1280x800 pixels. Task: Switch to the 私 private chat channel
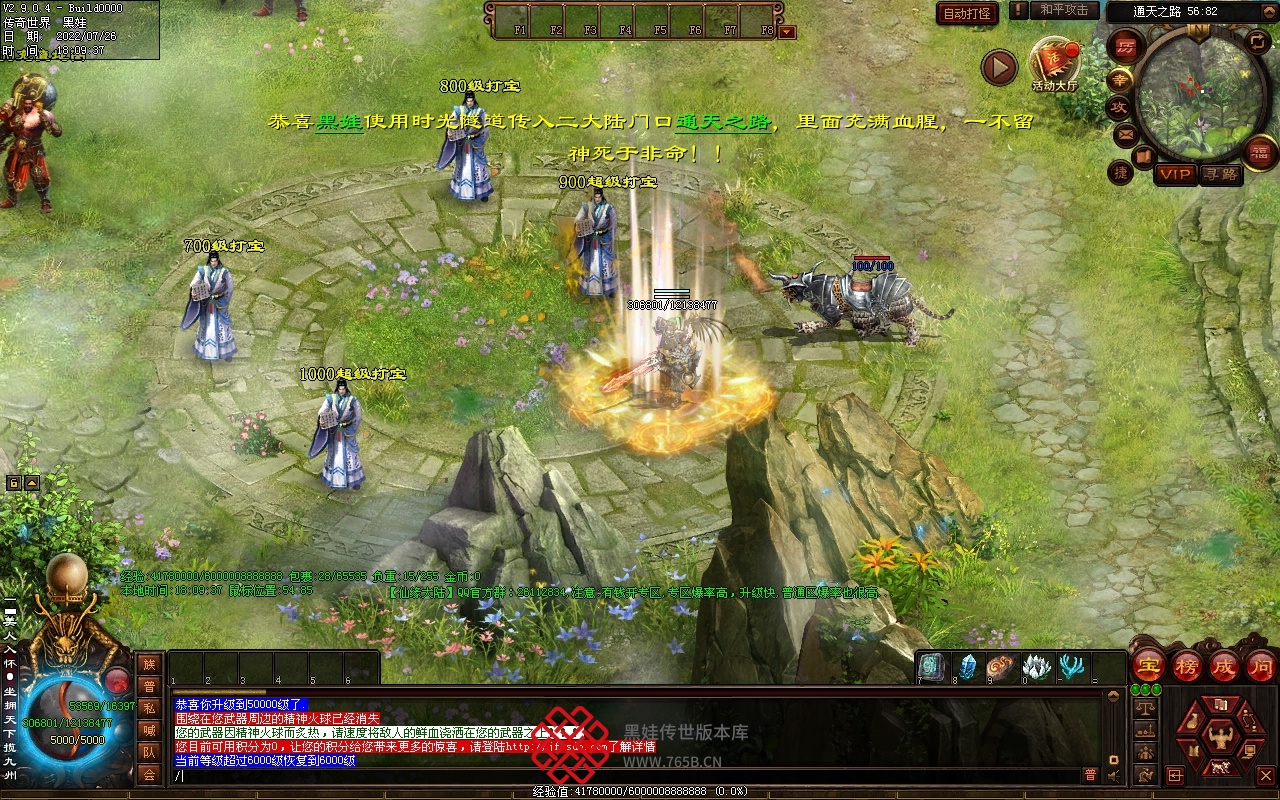[149, 708]
